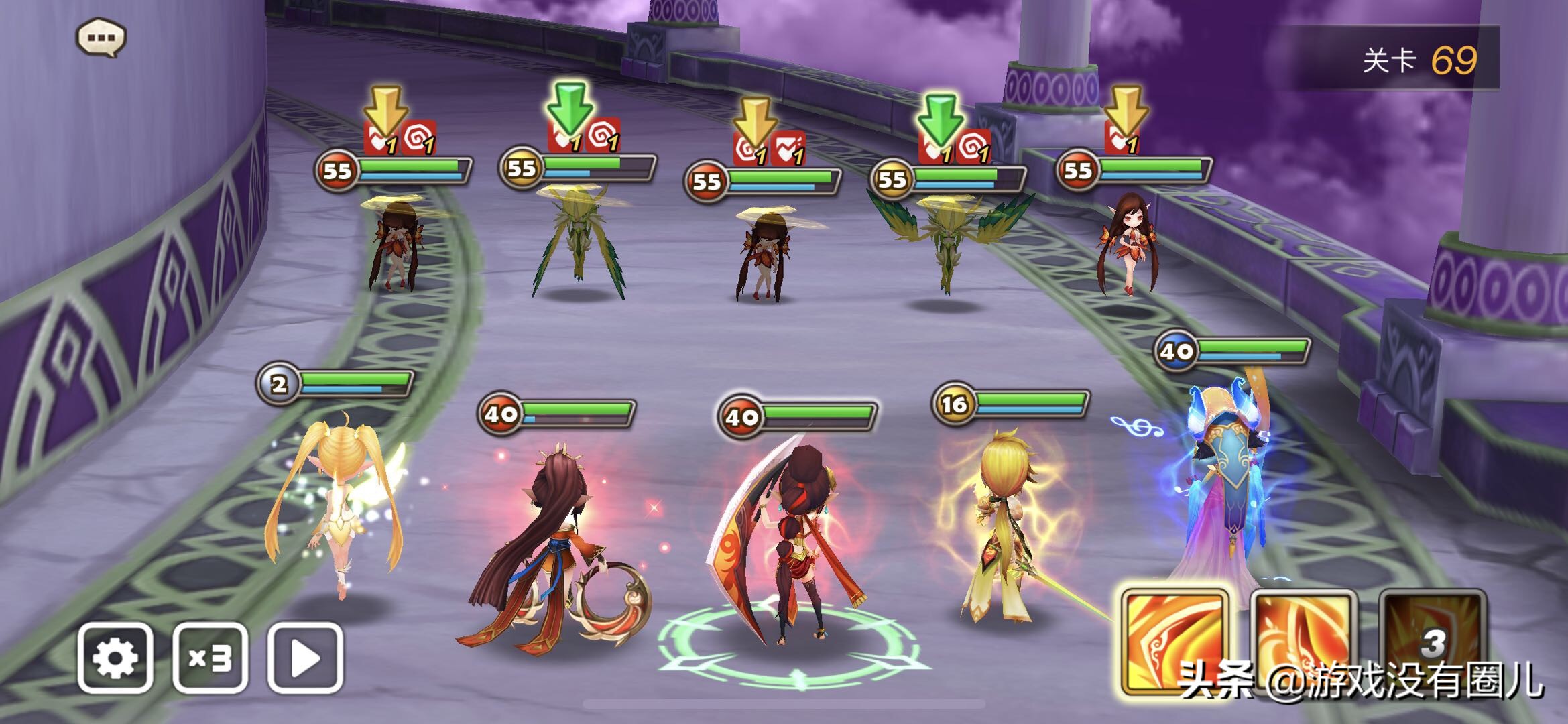Screen dimensions: 1568x724
Task: Open the gear settings menu
Action: (x=115, y=658)
